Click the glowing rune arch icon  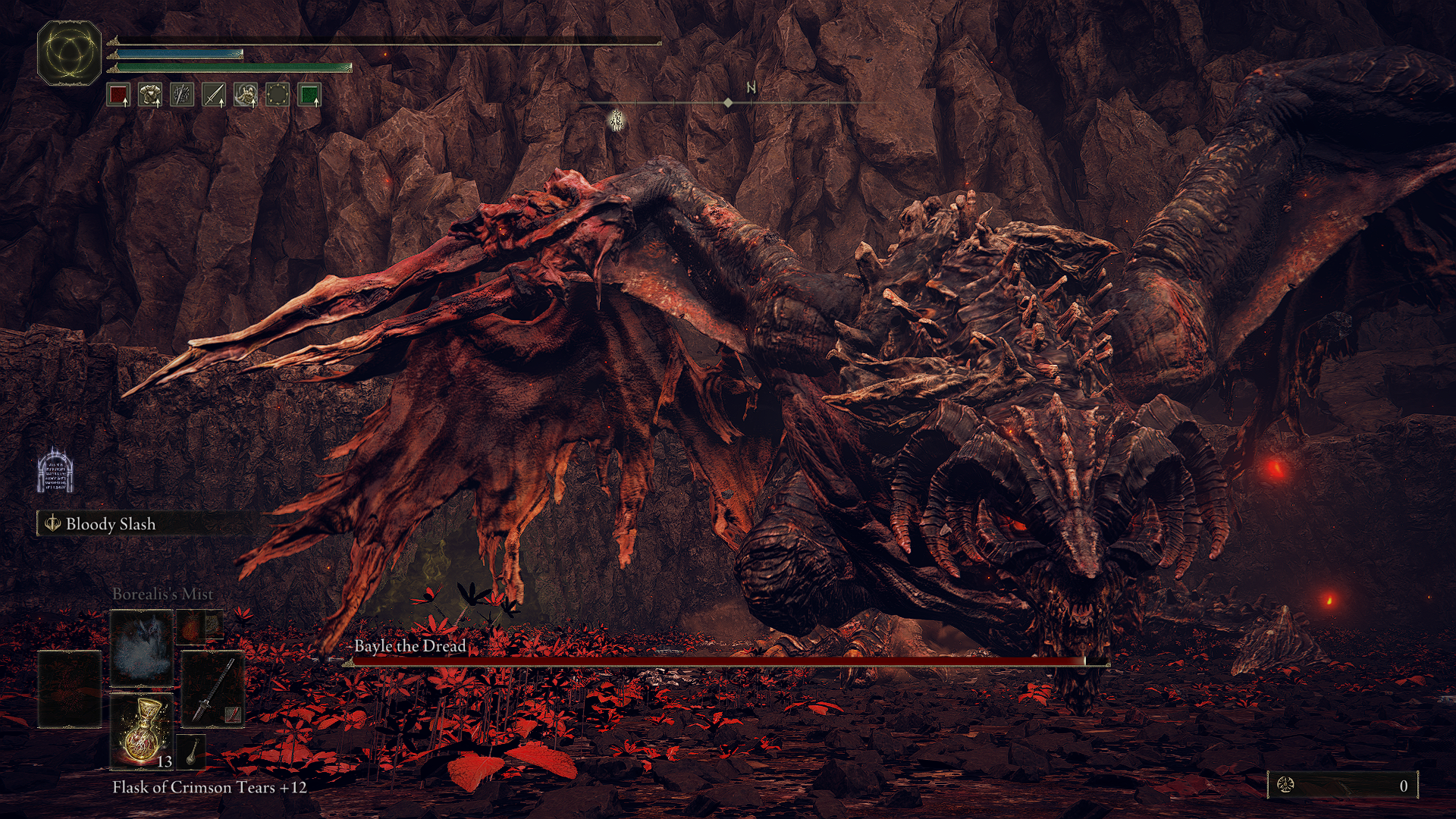click(x=55, y=470)
